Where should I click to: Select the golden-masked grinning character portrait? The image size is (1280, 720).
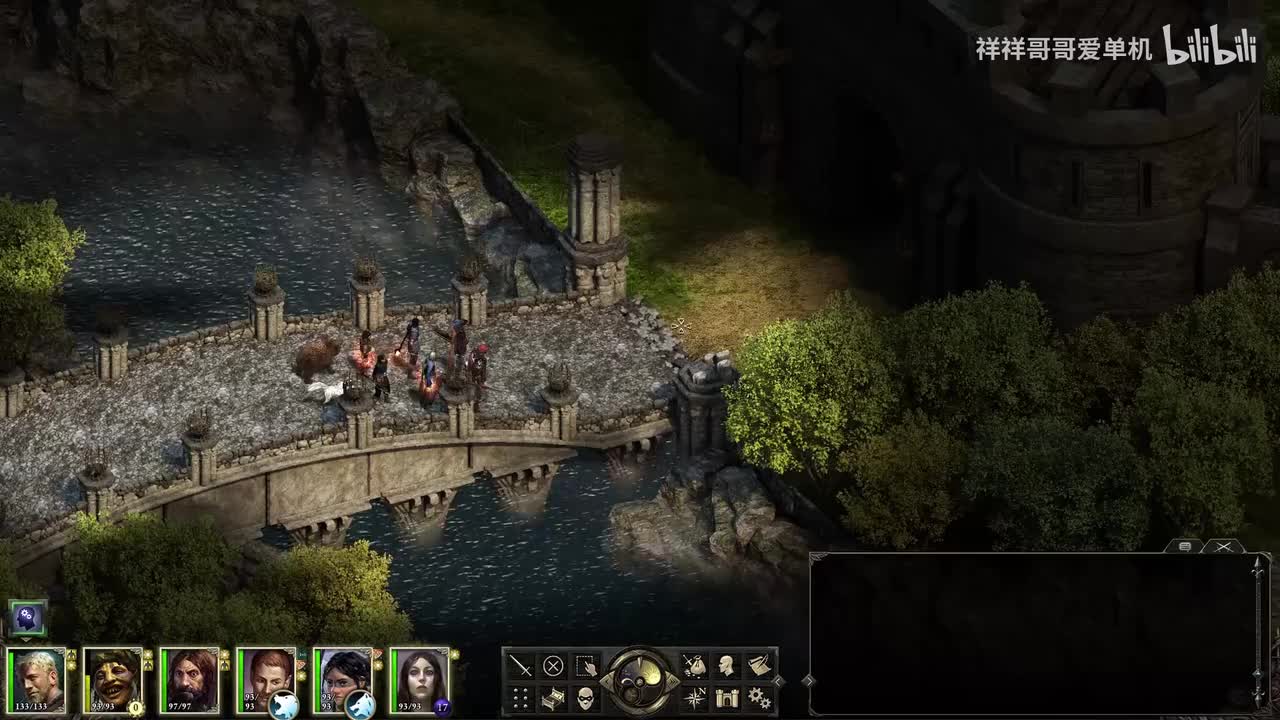point(113,680)
